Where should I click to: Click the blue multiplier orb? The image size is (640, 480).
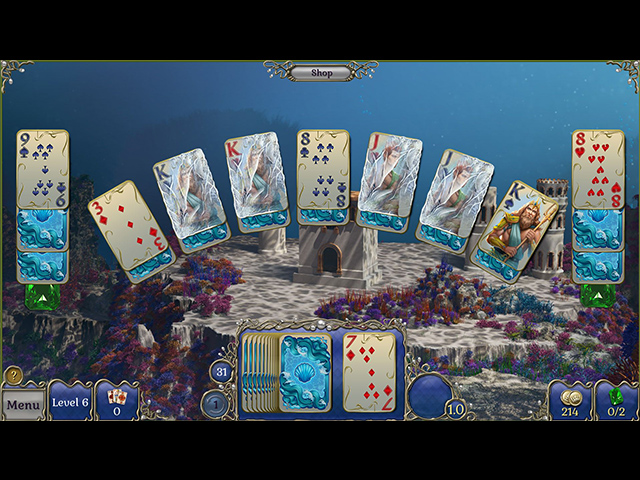pos(434,393)
